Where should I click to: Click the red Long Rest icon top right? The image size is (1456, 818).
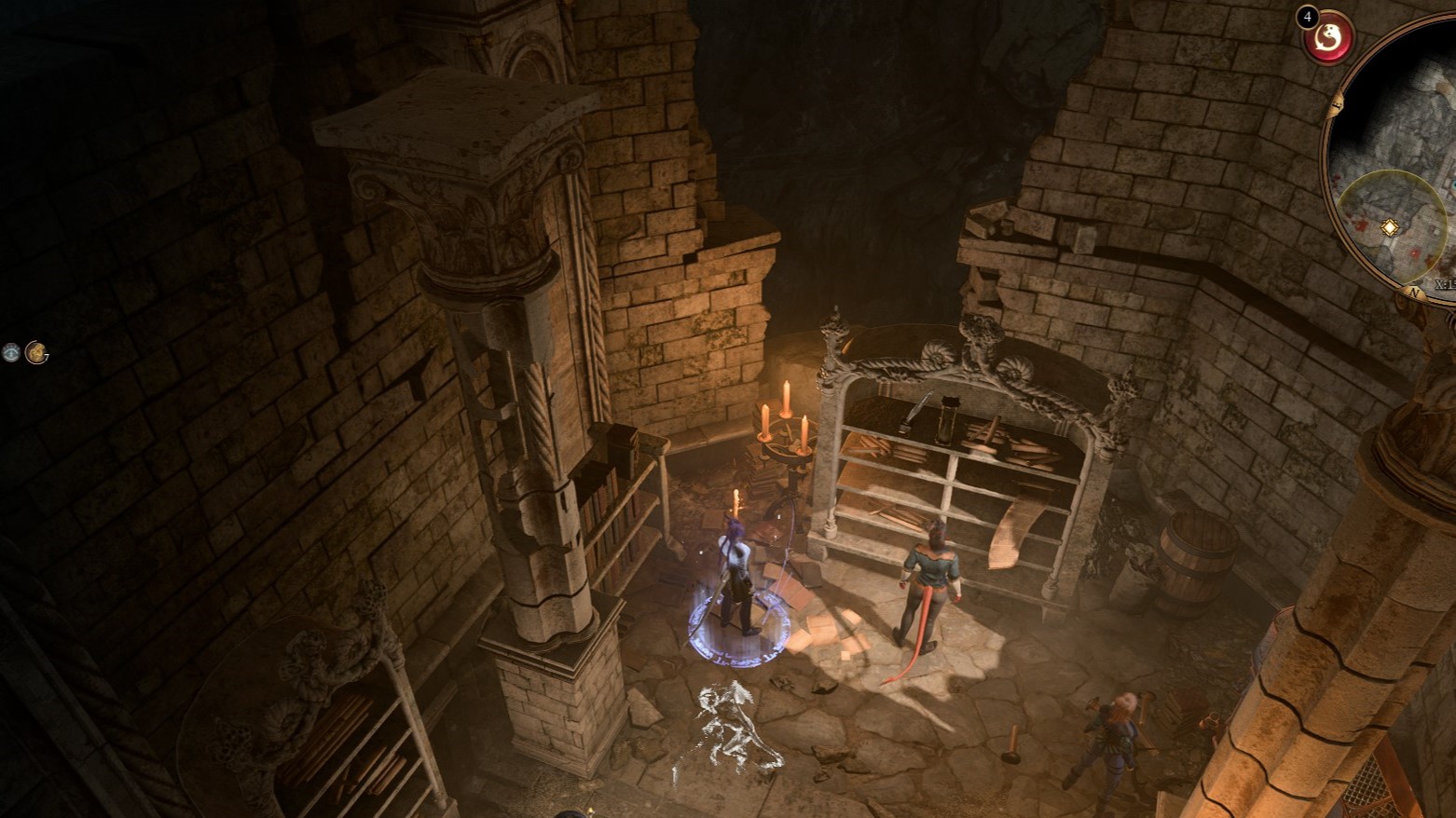point(1327,38)
